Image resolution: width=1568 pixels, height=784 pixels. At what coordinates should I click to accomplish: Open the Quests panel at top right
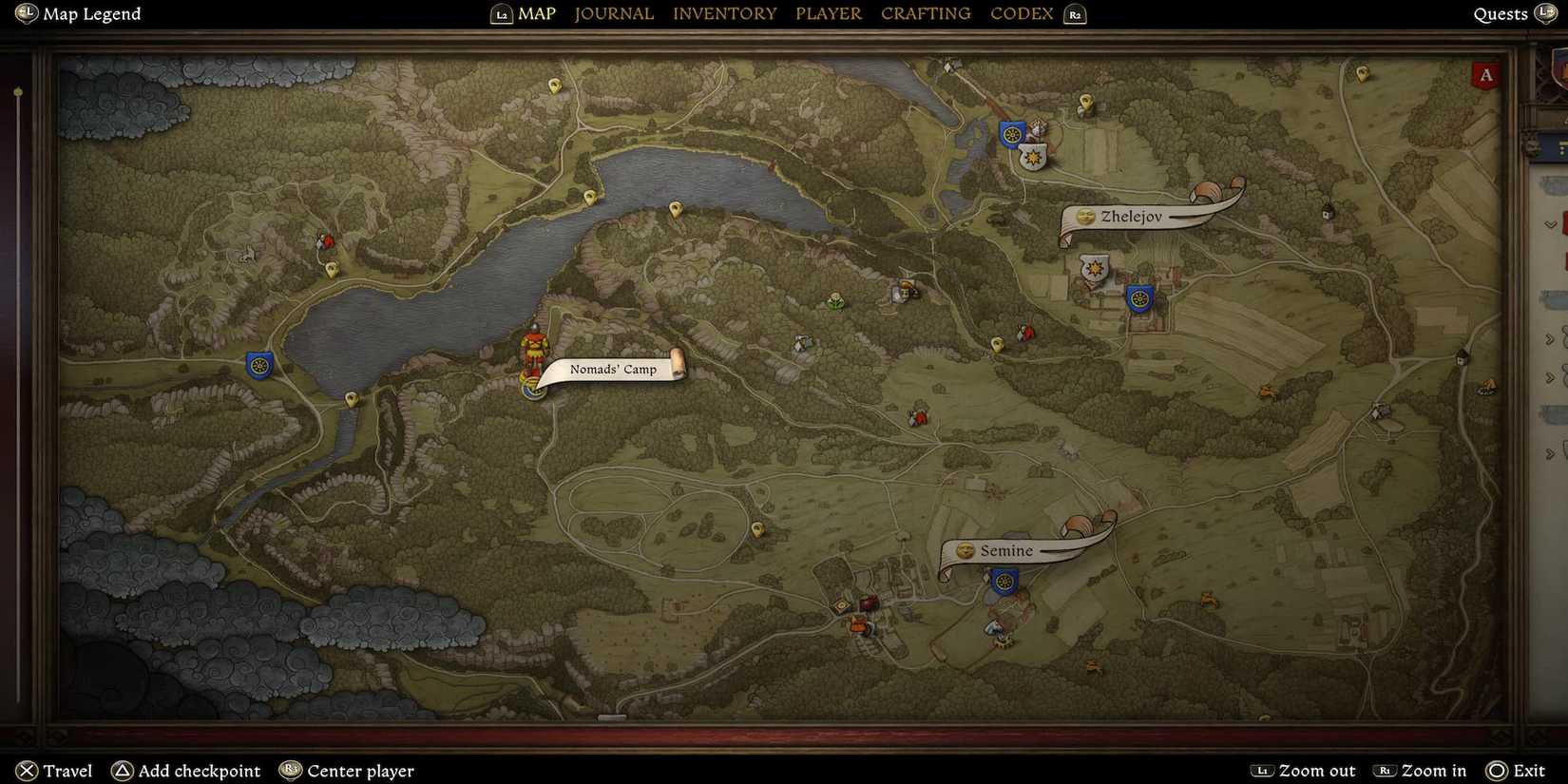pos(1500,13)
